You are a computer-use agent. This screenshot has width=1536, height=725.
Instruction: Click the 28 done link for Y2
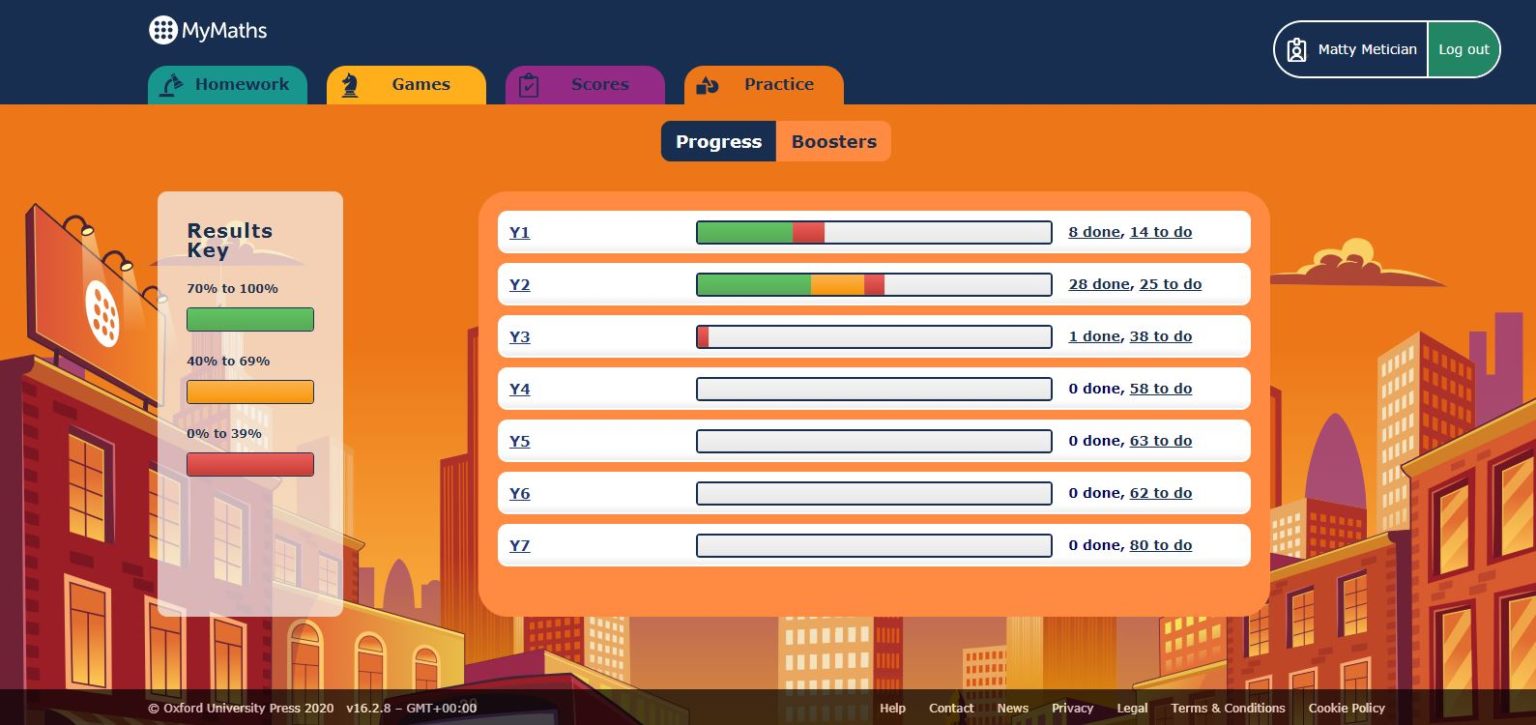tap(1095, 284)
